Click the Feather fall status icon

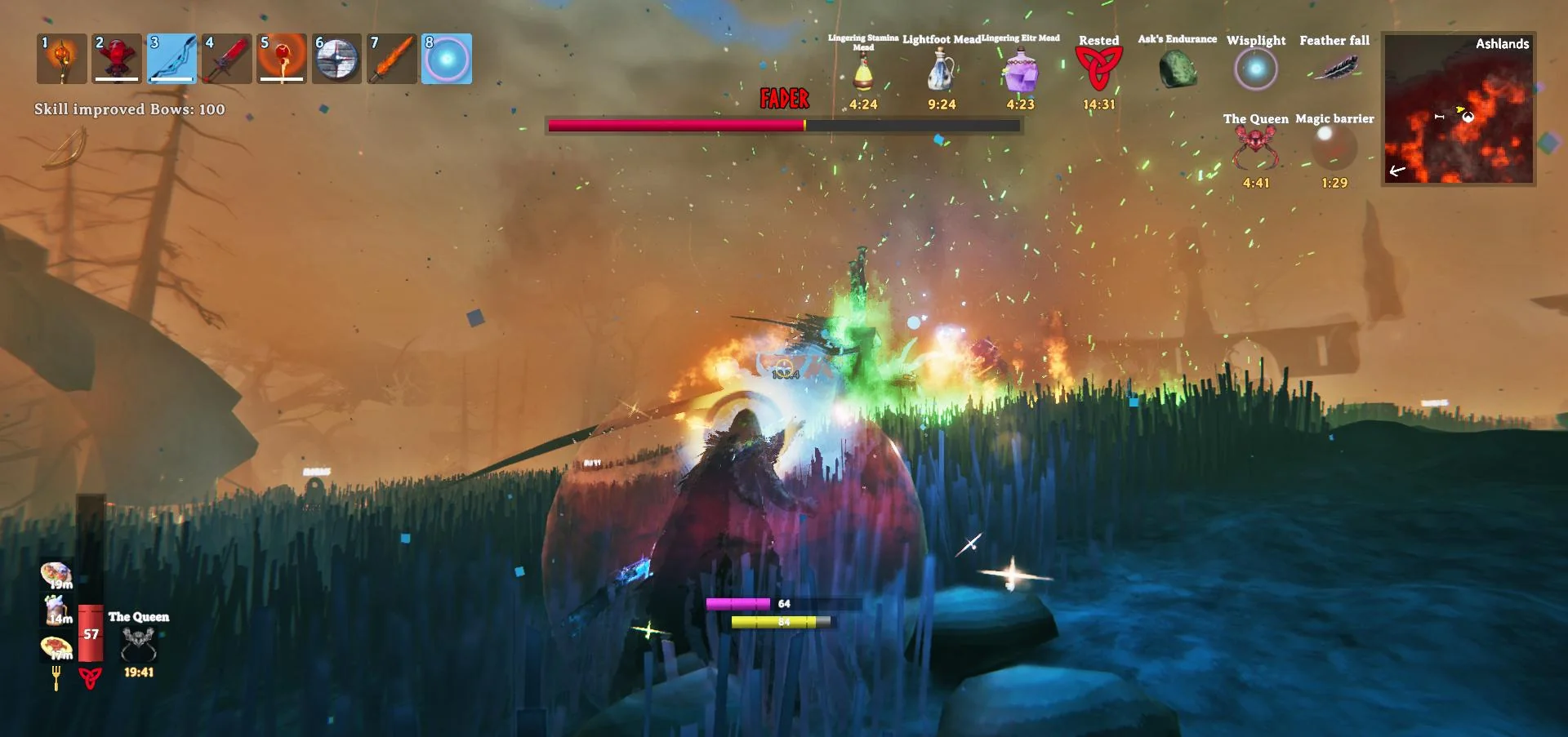coord(1334,67)
